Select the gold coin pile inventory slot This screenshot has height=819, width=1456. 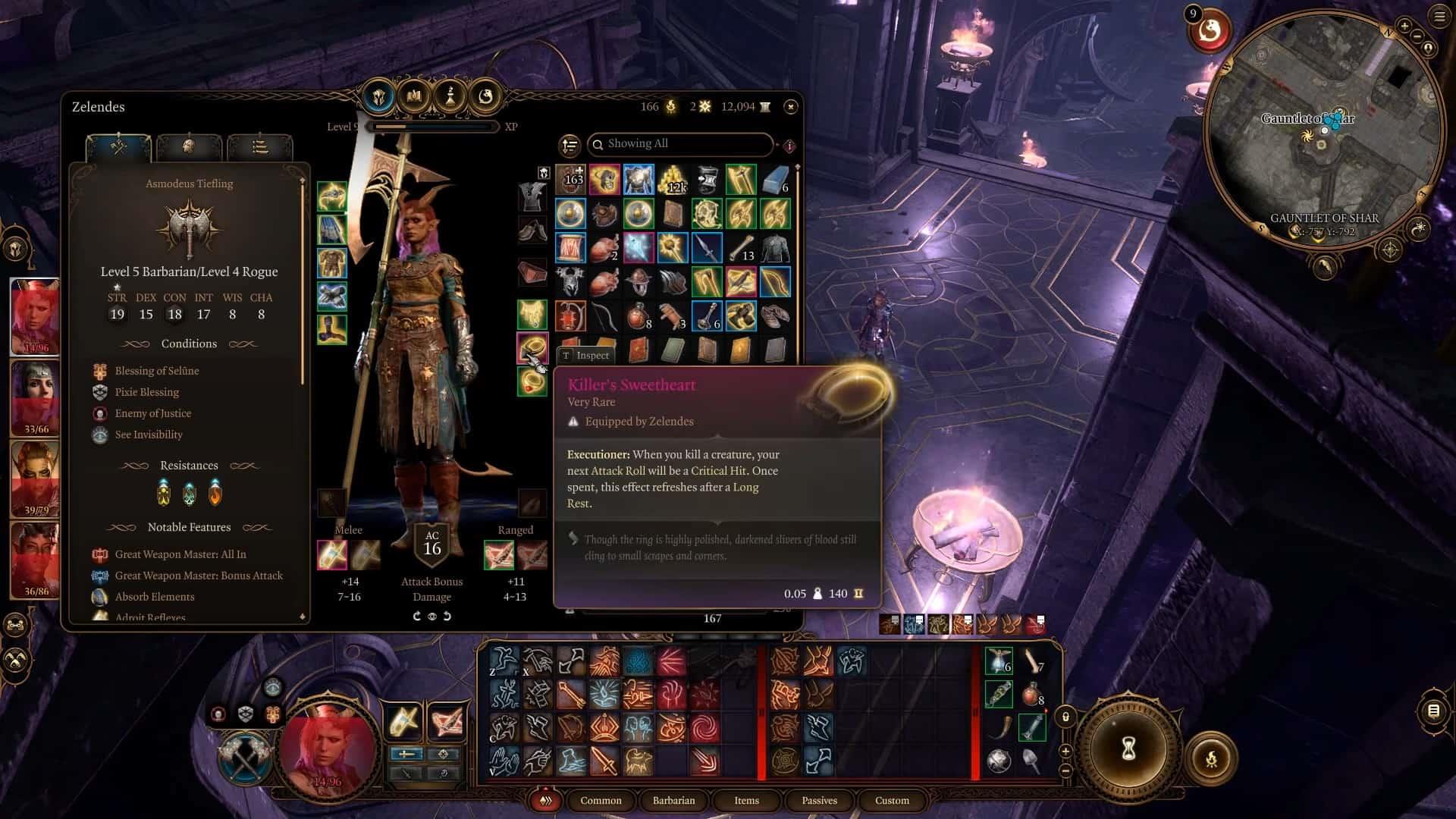673,180
